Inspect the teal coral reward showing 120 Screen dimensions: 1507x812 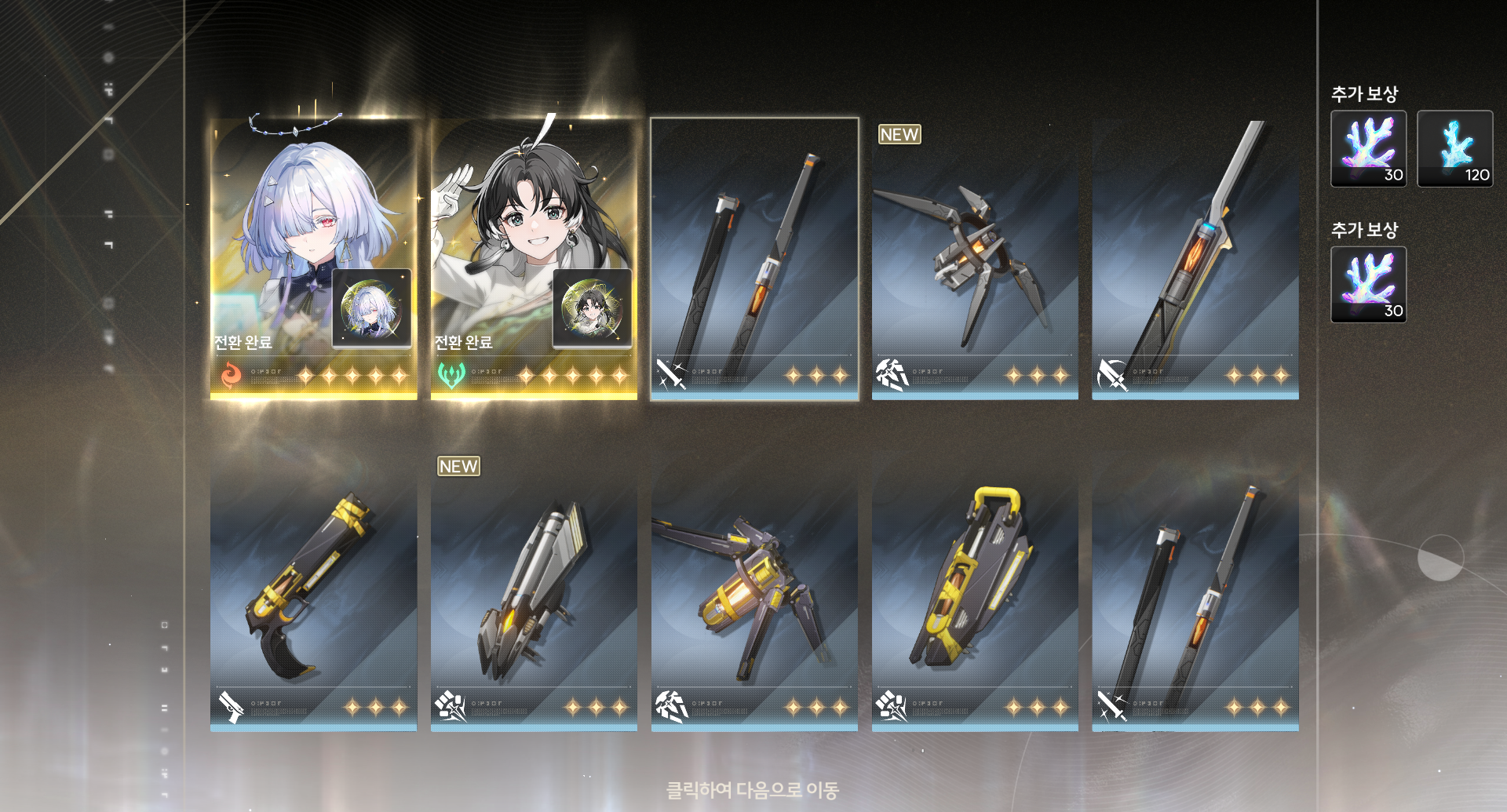(1454, 148)
